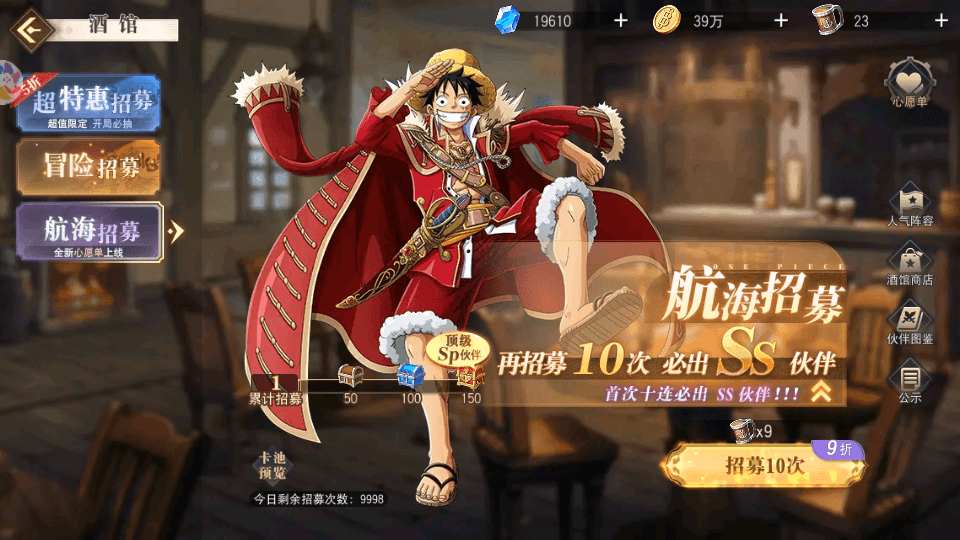Claim the red chest at 150 recruits

click(x=470, y=378)
